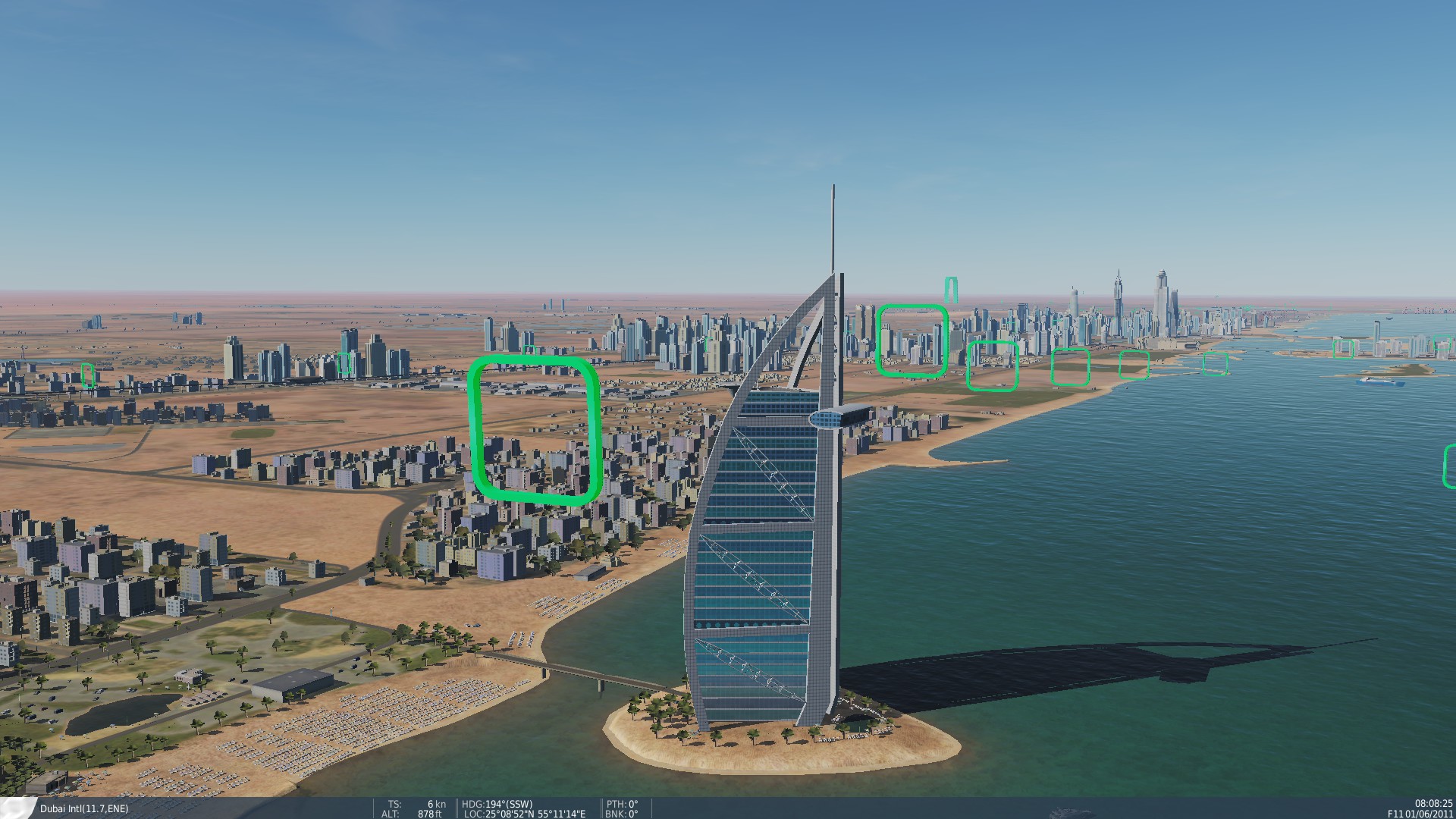Screen dimensions: 1456x819
Task: Click the small green marker near the distant port
Action: point(1345,349)
